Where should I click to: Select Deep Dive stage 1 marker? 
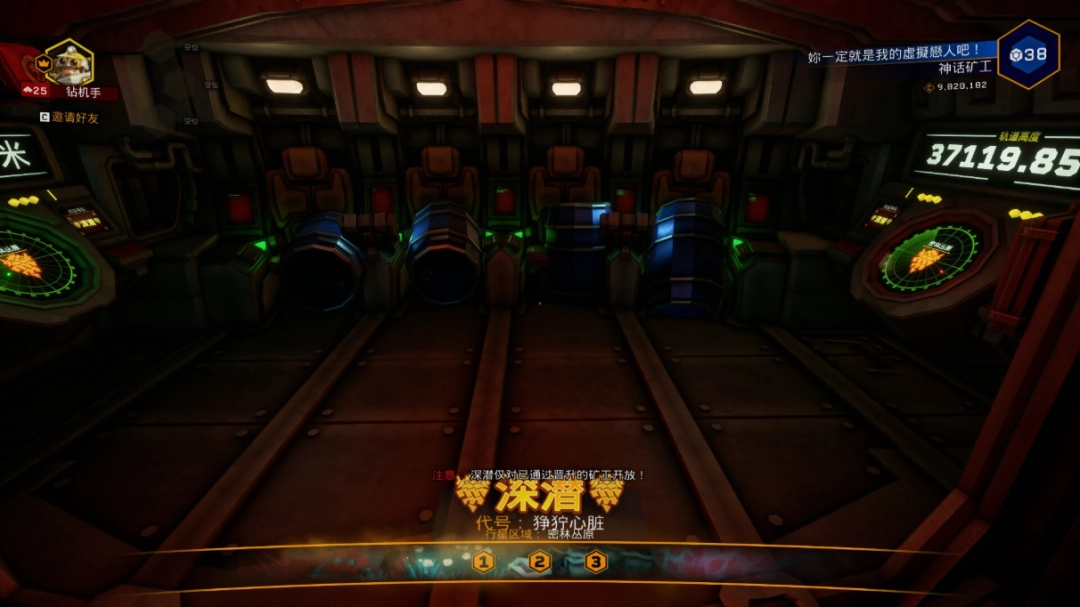tap(484, 562)
